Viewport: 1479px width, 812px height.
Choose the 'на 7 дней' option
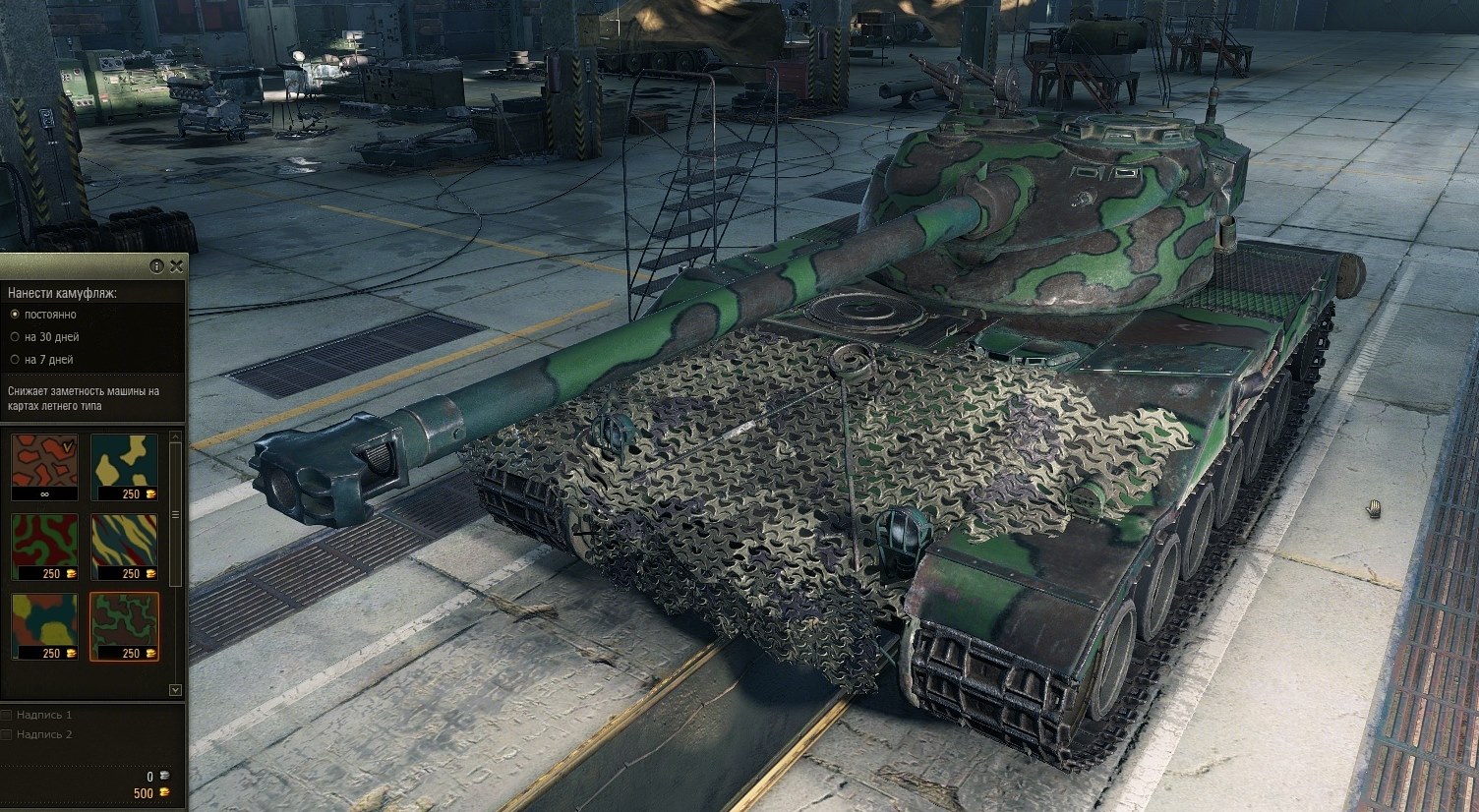(14, 360)
